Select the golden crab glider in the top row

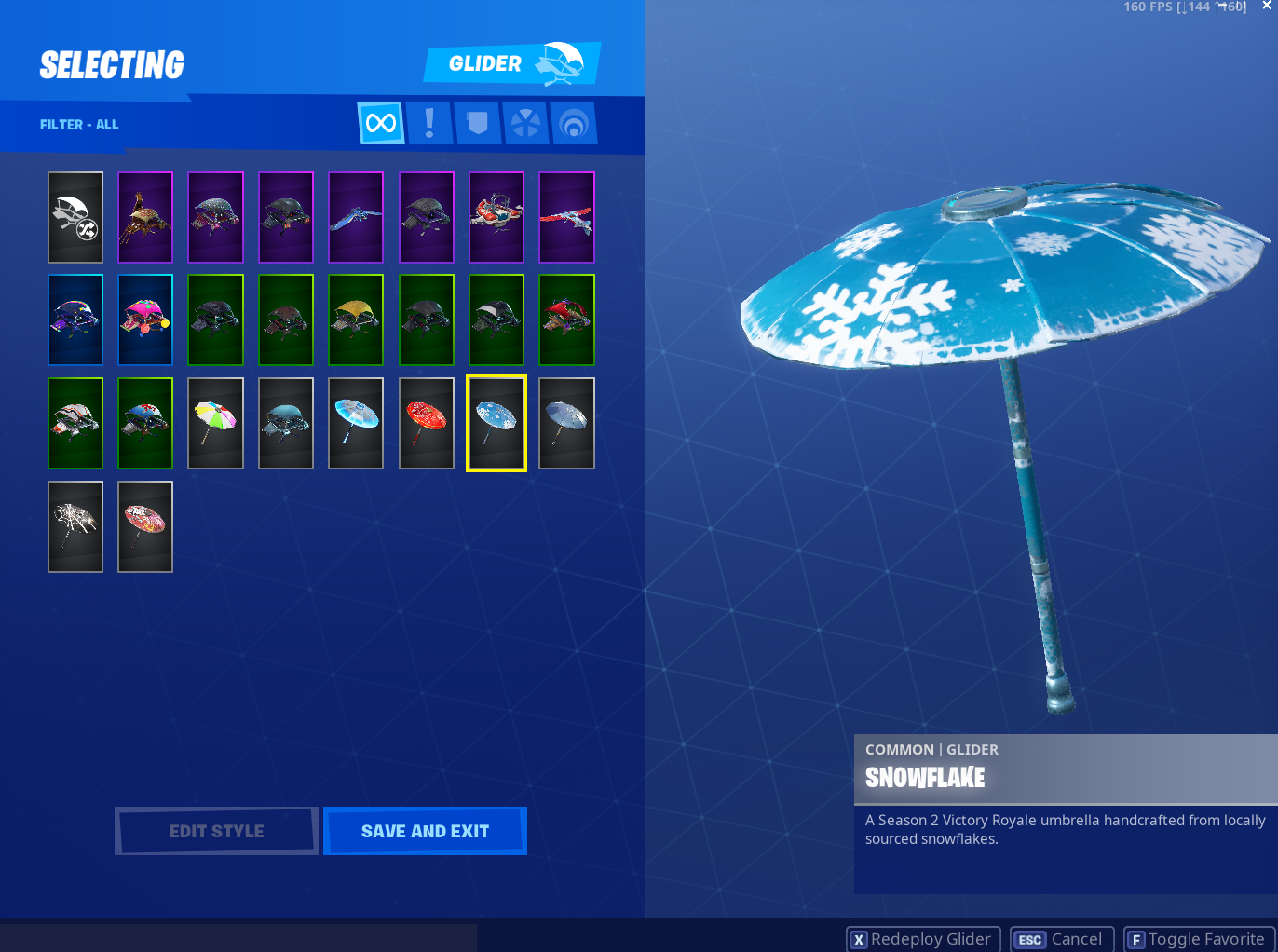[x=144, y=217]
